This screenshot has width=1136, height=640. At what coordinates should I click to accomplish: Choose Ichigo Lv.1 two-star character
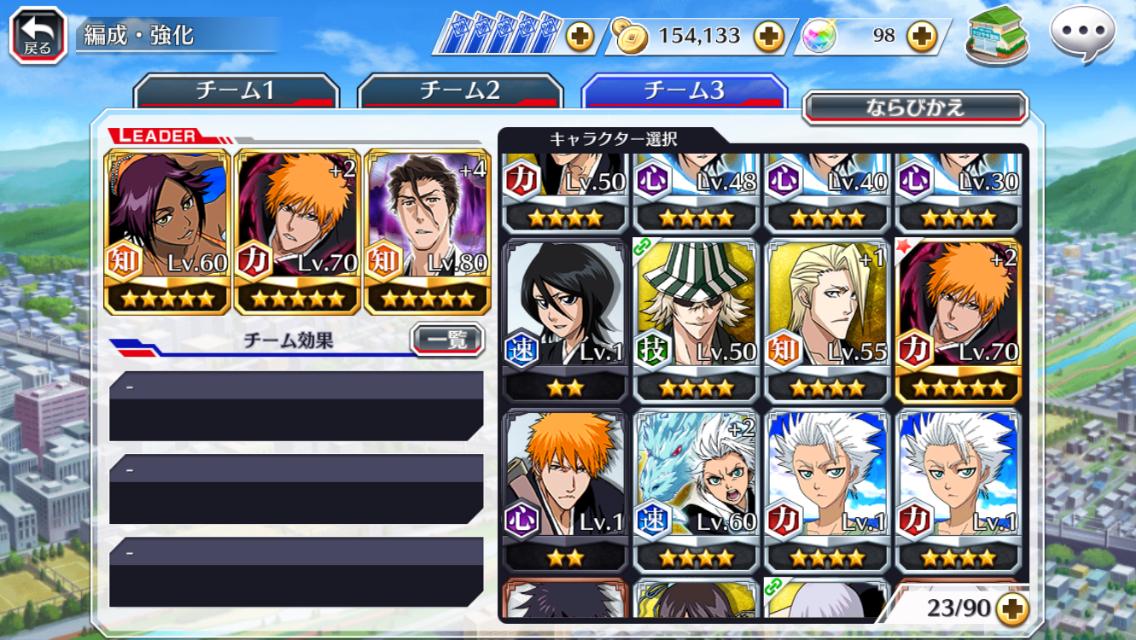point(565,490)
